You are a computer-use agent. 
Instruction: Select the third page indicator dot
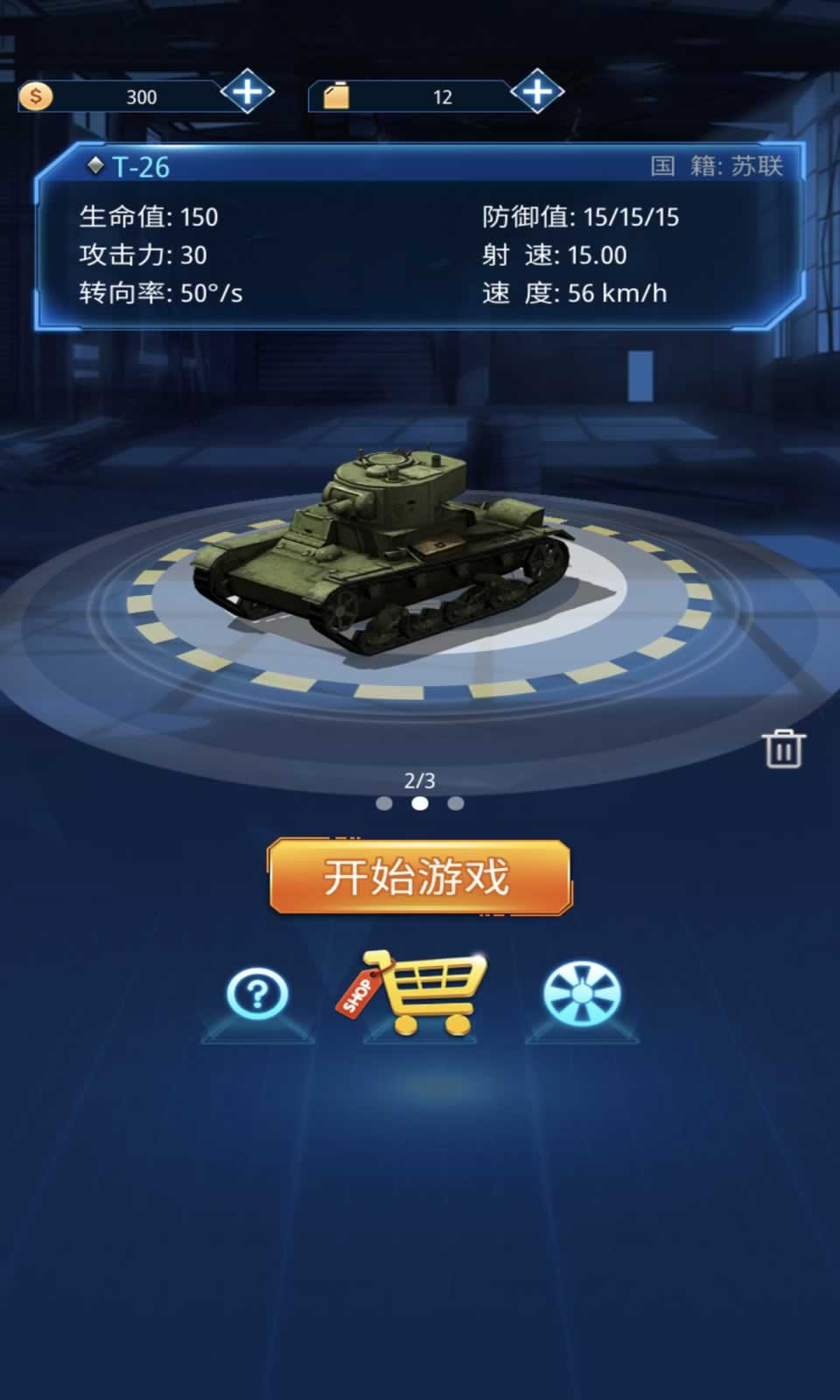456,803
